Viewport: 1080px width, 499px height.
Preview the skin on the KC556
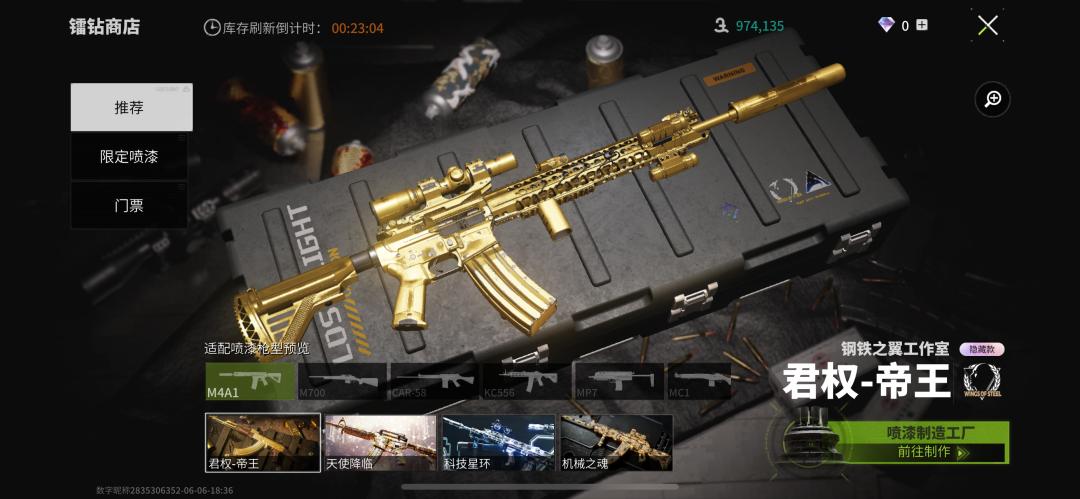click(x=526, y=381)
